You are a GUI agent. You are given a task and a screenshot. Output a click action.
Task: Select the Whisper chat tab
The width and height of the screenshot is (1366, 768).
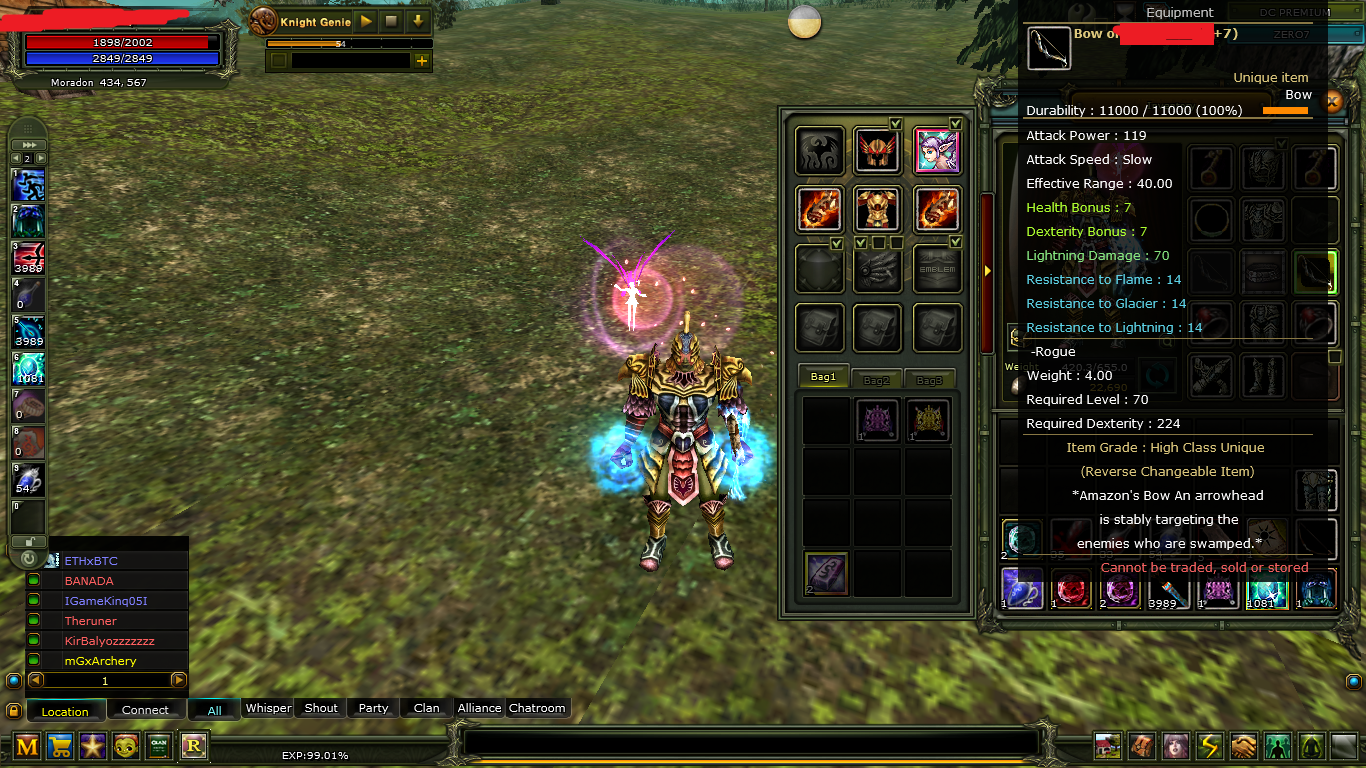click(268, 708)
